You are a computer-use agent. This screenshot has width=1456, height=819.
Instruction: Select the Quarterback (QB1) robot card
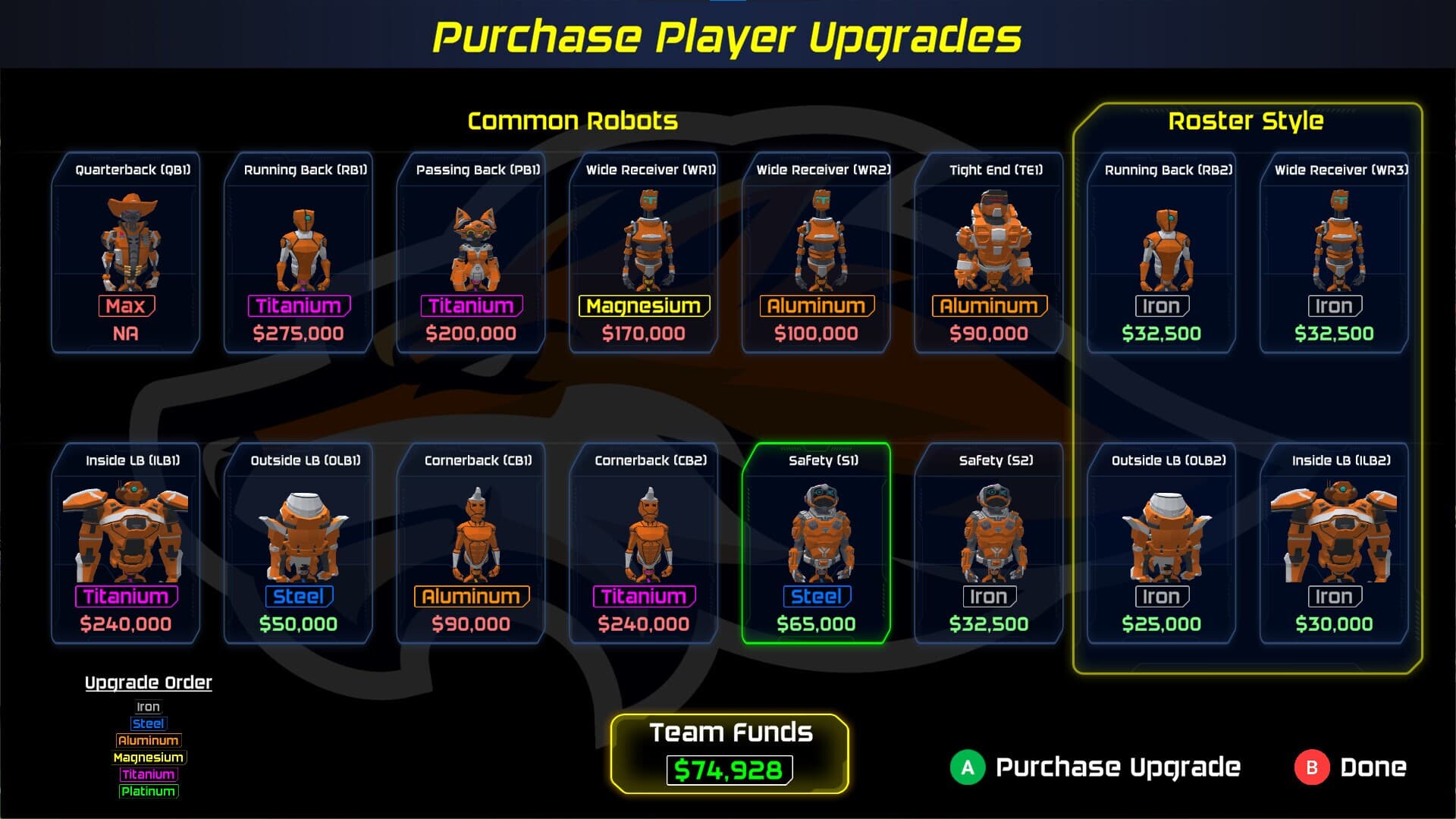(126, 253)
